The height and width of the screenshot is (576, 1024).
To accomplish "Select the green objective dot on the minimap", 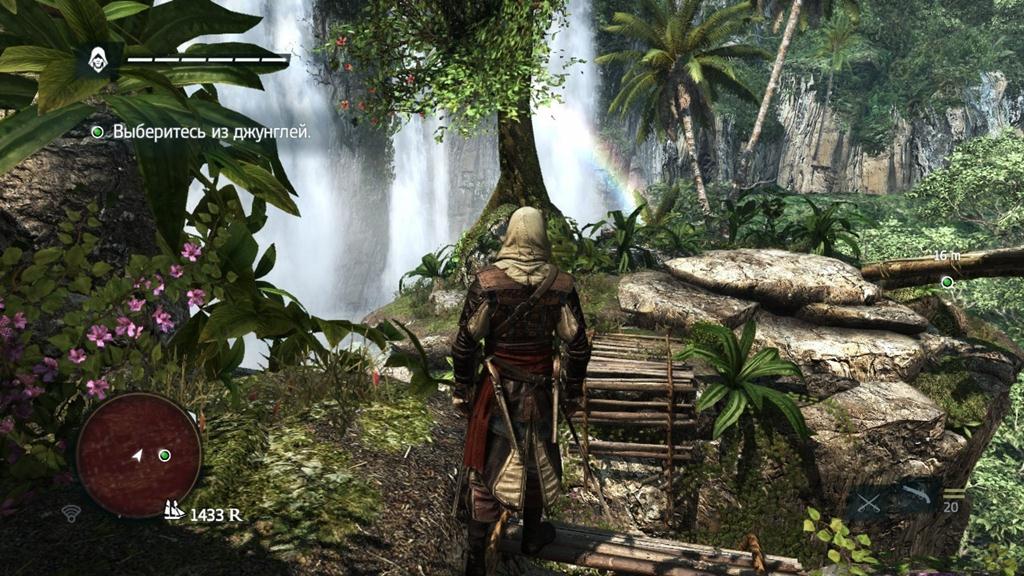I will pos(164,455).
